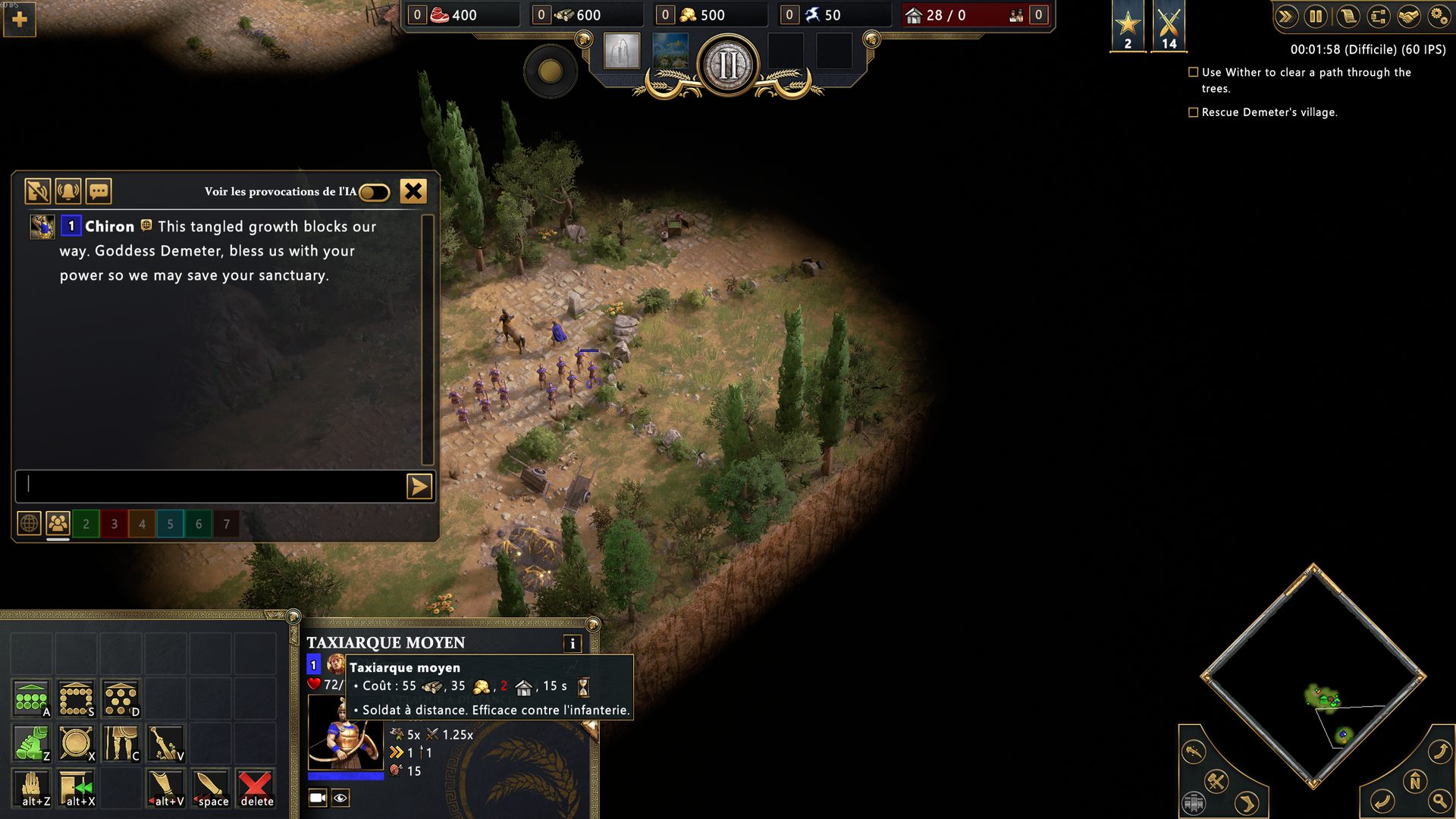Click the eye icon under unit portrait
The width and height of the screenshot is (1456, 819).
click(x=340, y=798)
